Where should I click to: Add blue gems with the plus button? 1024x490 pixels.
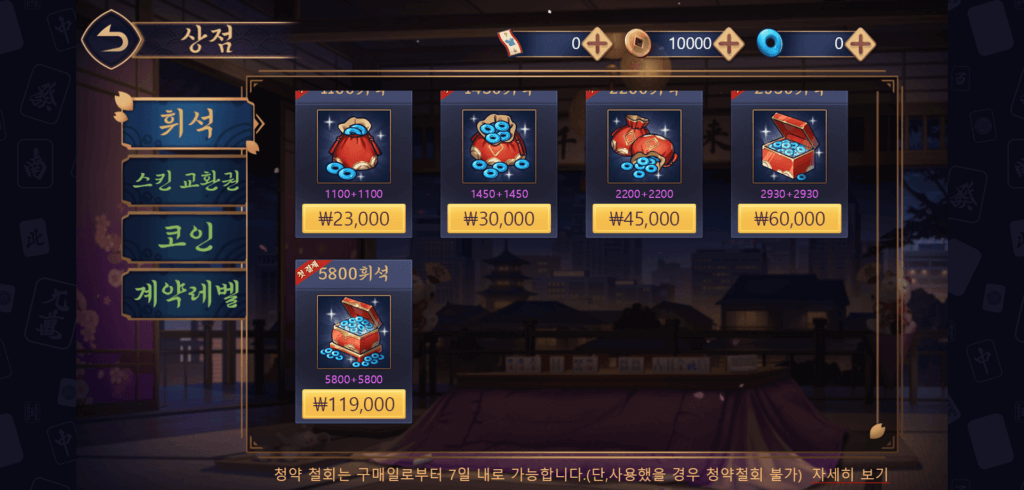pyautogui.click(x=860, y=43)
